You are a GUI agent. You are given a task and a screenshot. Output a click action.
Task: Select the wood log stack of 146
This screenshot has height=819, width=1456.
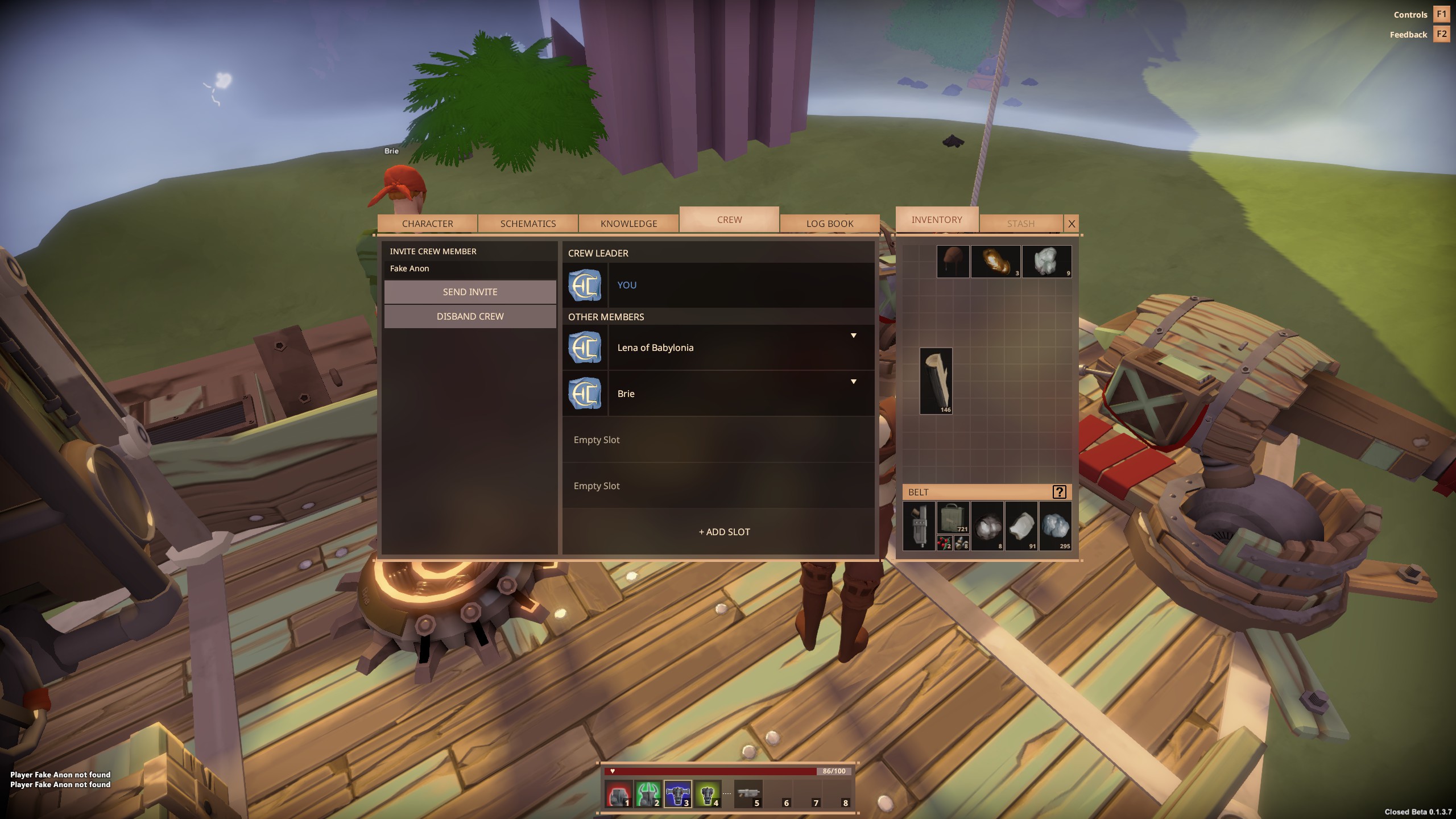tap(936, 380)
